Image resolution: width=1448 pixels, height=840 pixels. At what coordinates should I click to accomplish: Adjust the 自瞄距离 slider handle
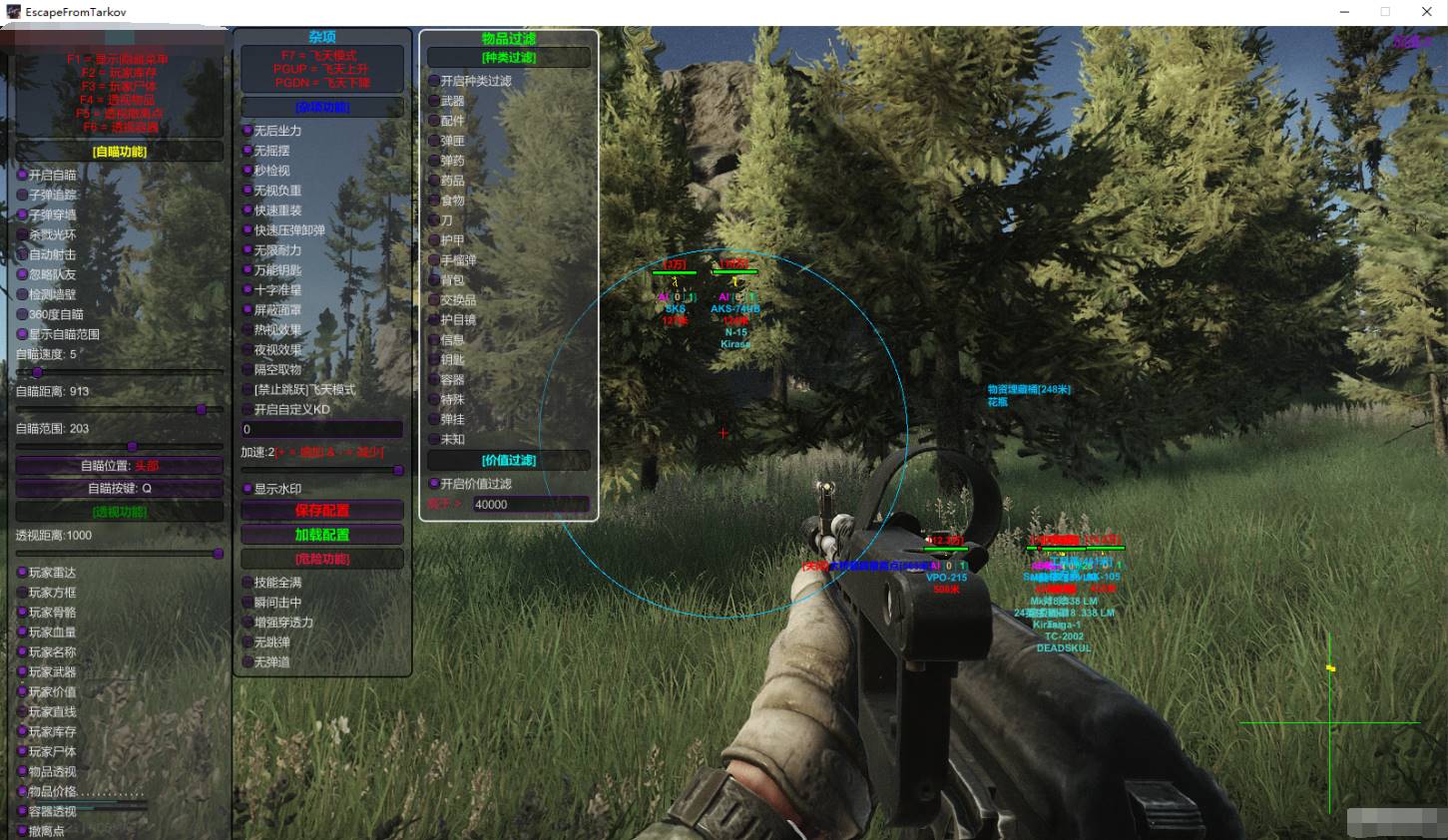(202, 409)
